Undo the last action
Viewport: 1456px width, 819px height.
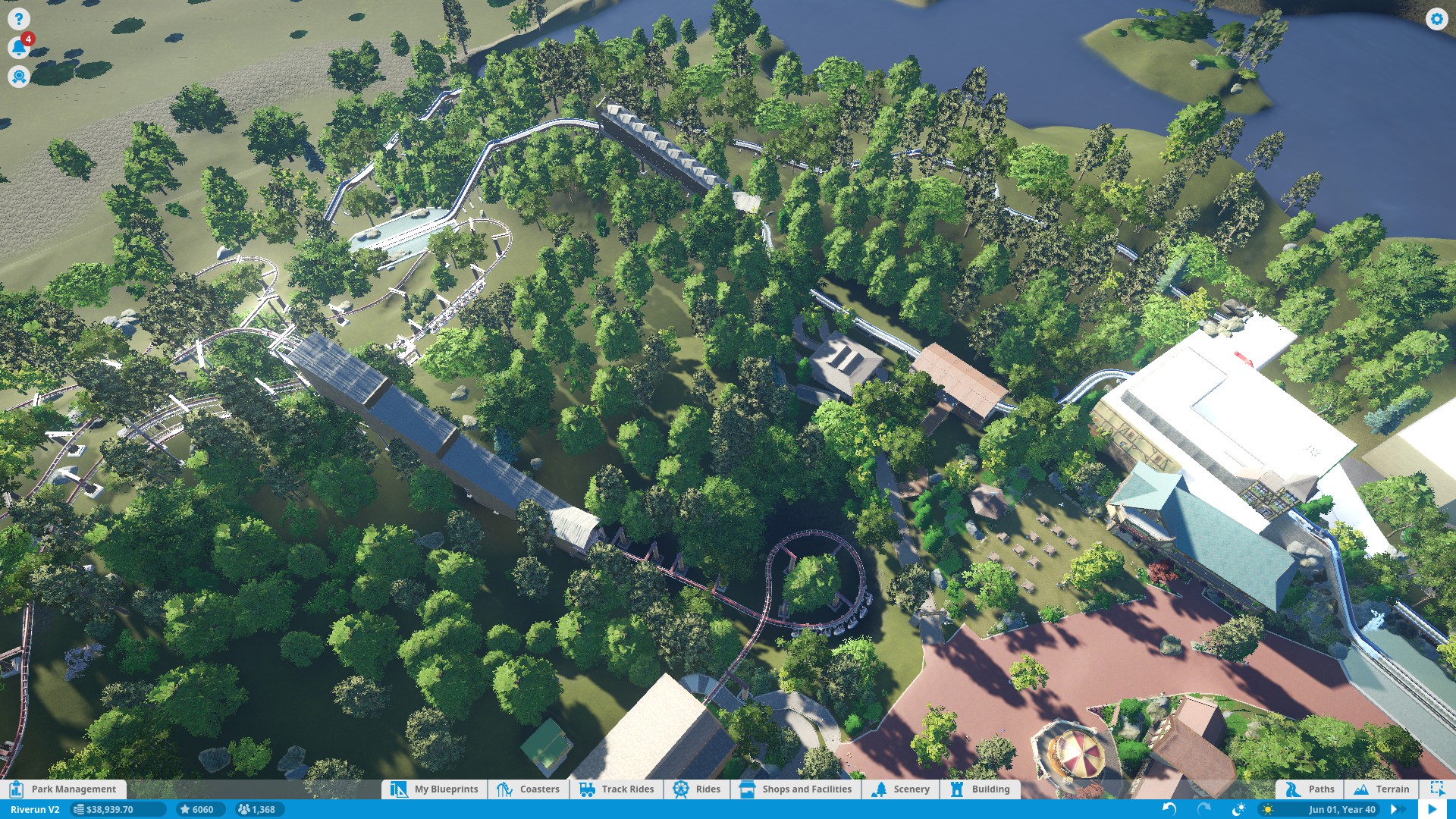1169,809
